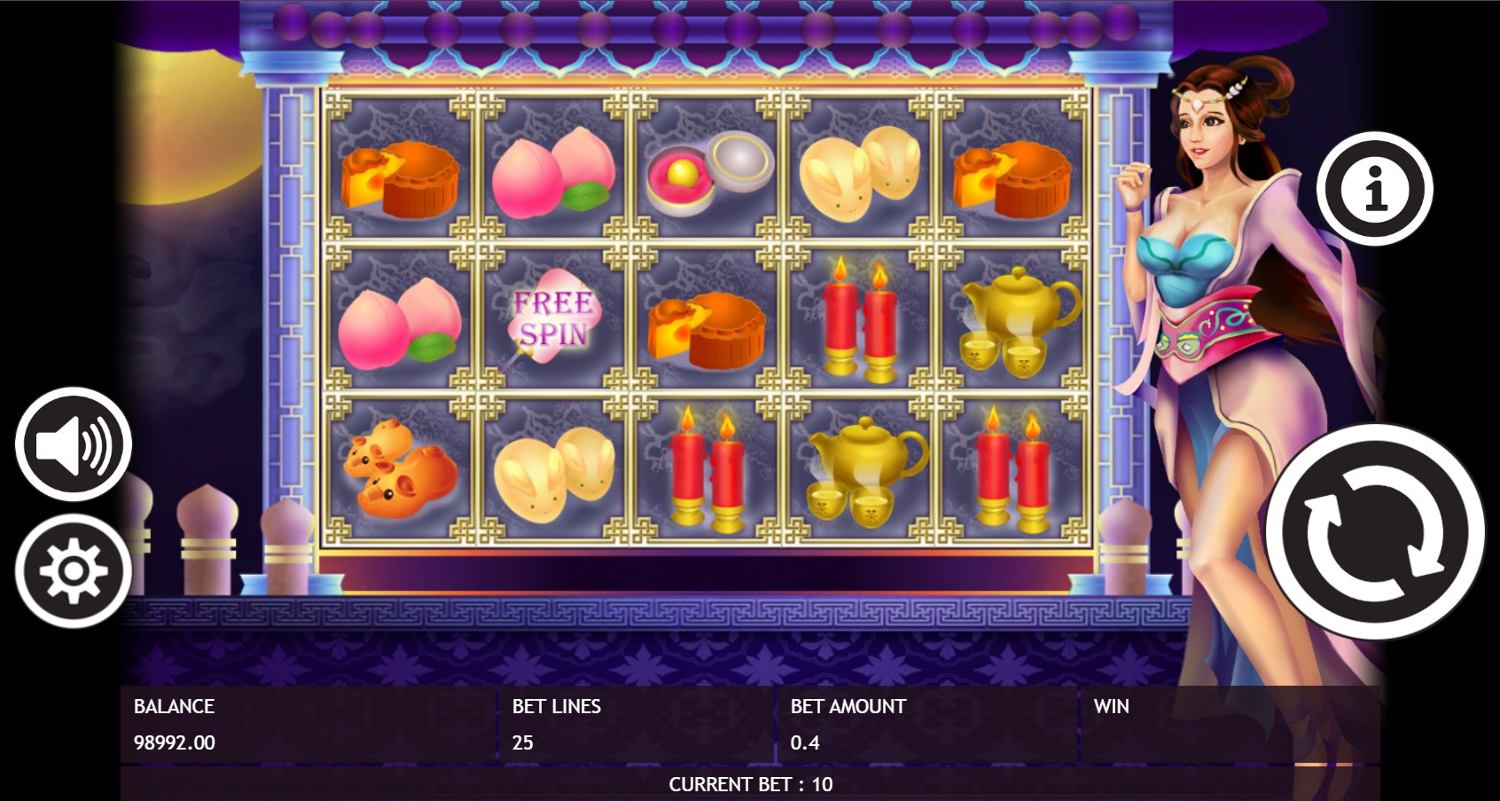This screenshot has height=801, width=1500.
Task: Spin the reels with the circular arrows button
Action: coord(1375,531)
